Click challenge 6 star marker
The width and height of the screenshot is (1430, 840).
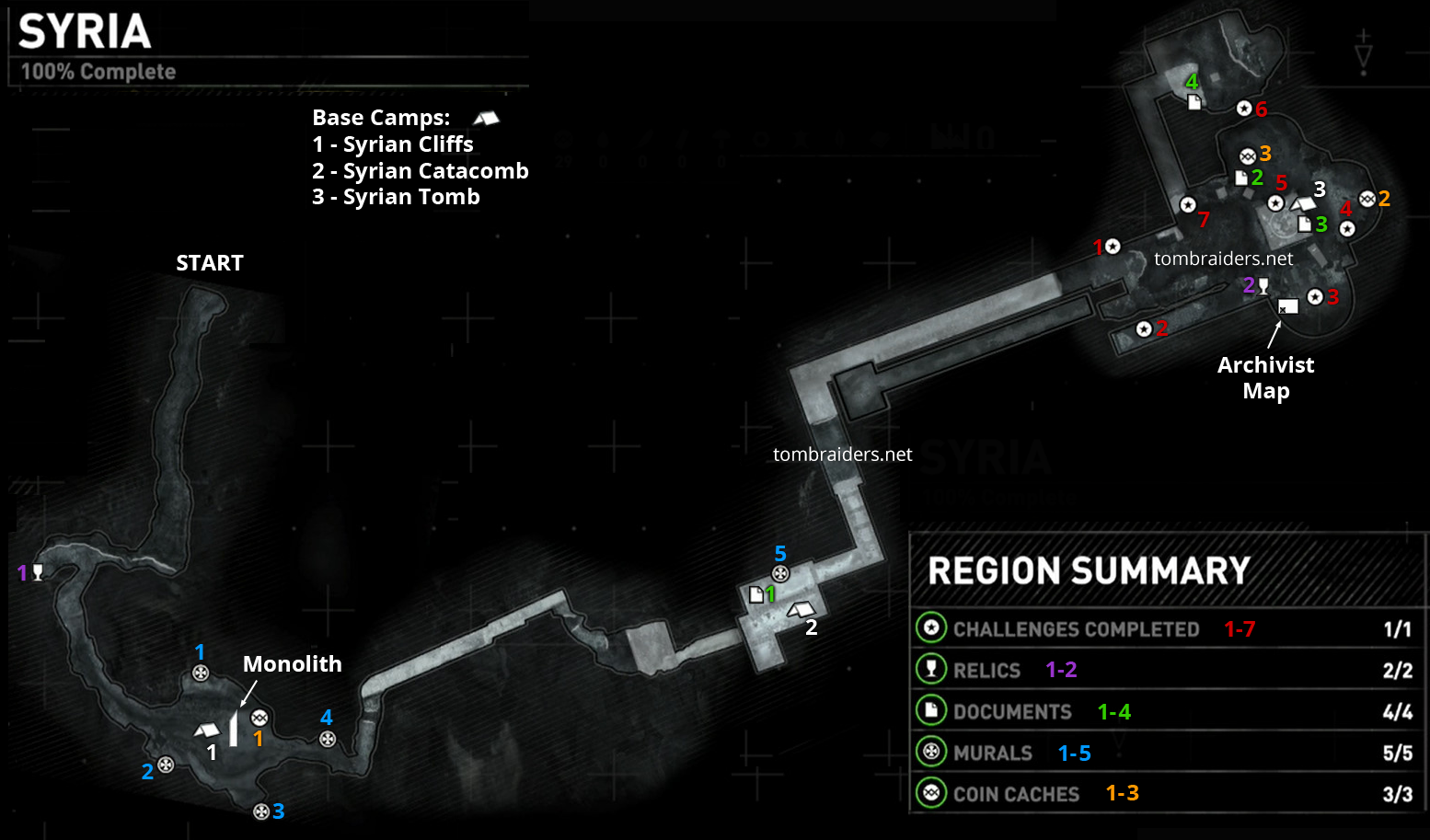(1244, 109)
